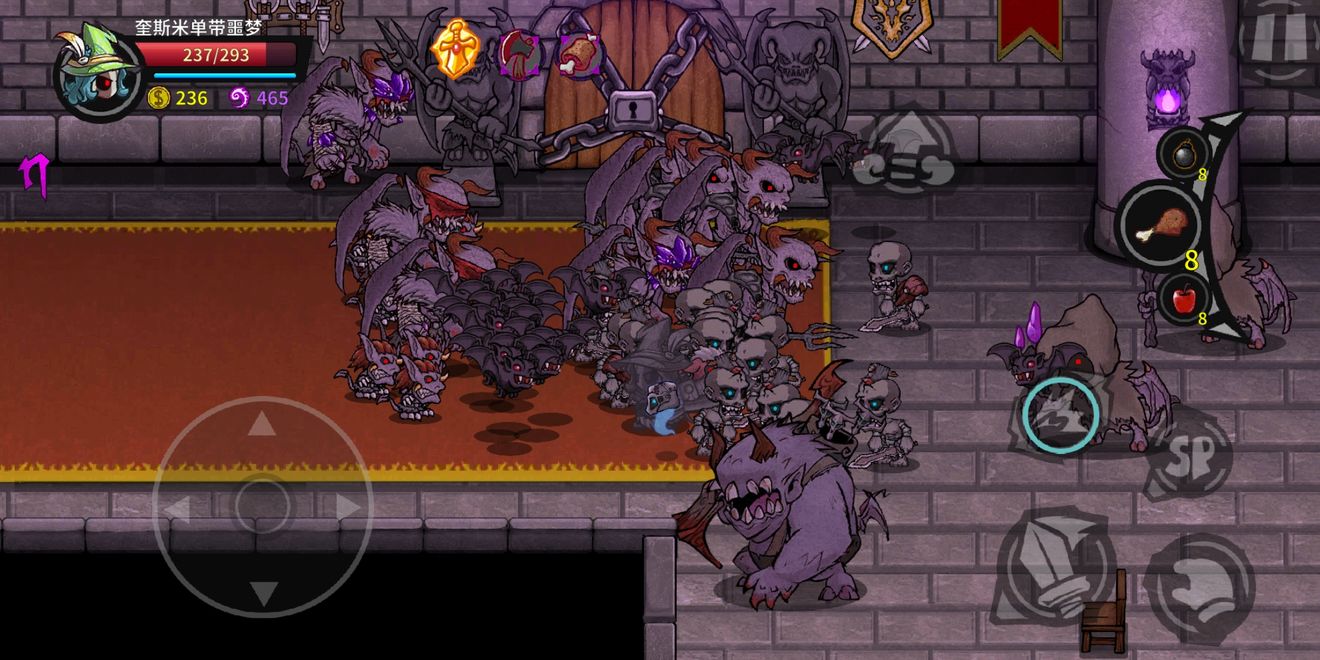Inspect the red axe buff icon
This screenshot has width=1320, height=660.
(519, 52)
